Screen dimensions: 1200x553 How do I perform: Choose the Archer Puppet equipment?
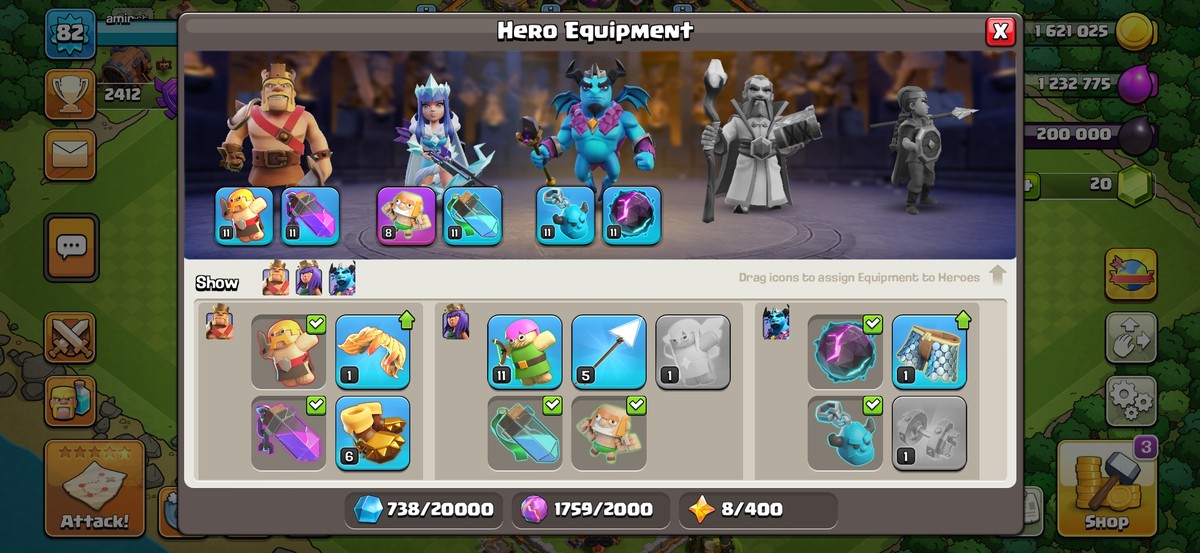(525, 351)
